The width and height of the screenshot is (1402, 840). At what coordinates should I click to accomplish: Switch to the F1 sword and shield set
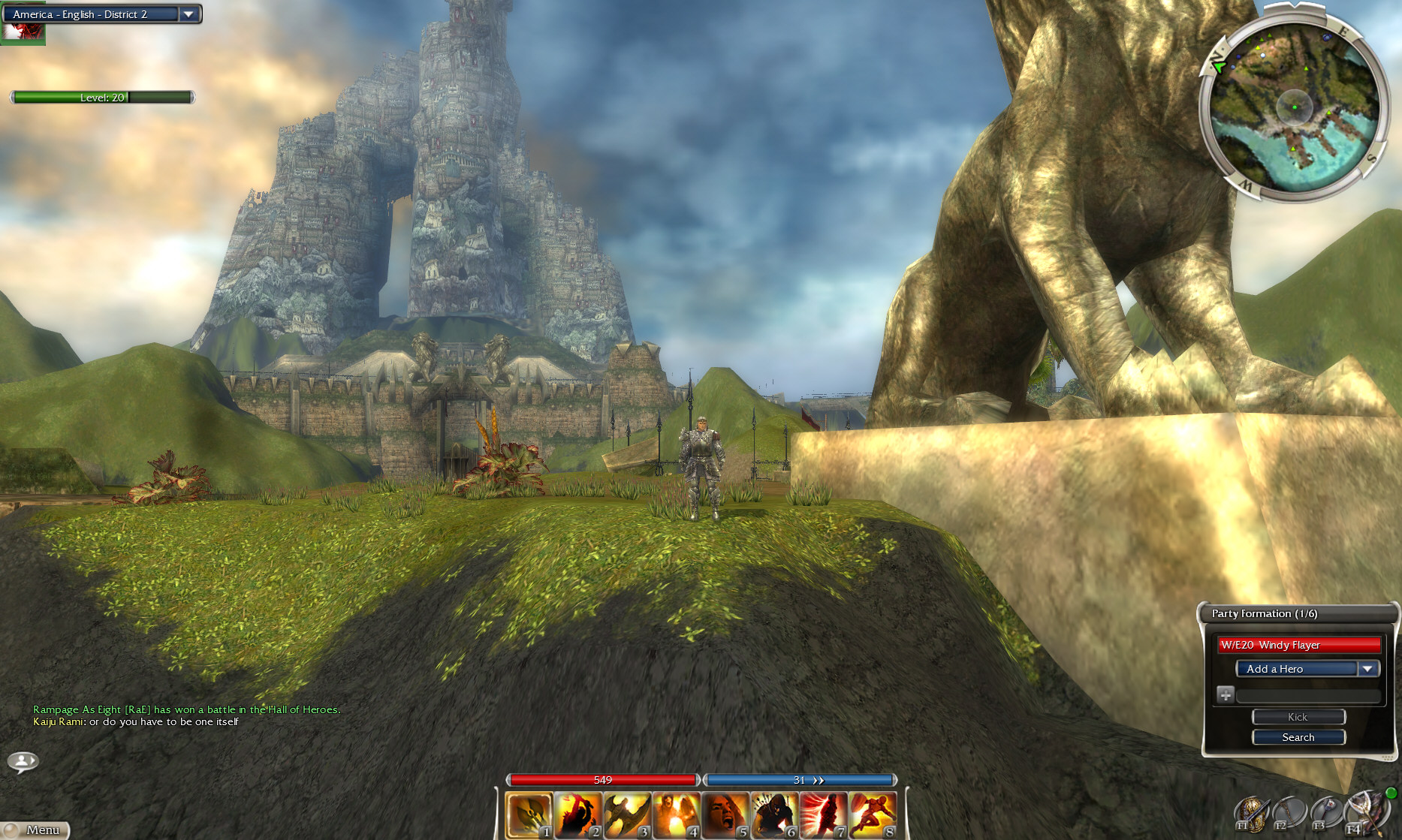[x=1251, y=814]
